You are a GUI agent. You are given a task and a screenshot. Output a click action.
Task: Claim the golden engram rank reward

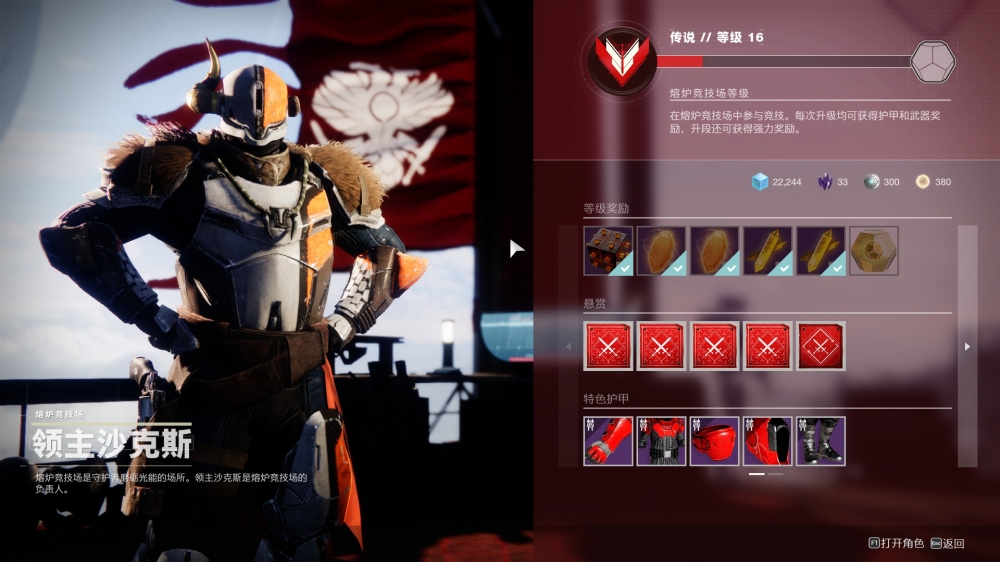pyautogui.click(x=873, y=250)
